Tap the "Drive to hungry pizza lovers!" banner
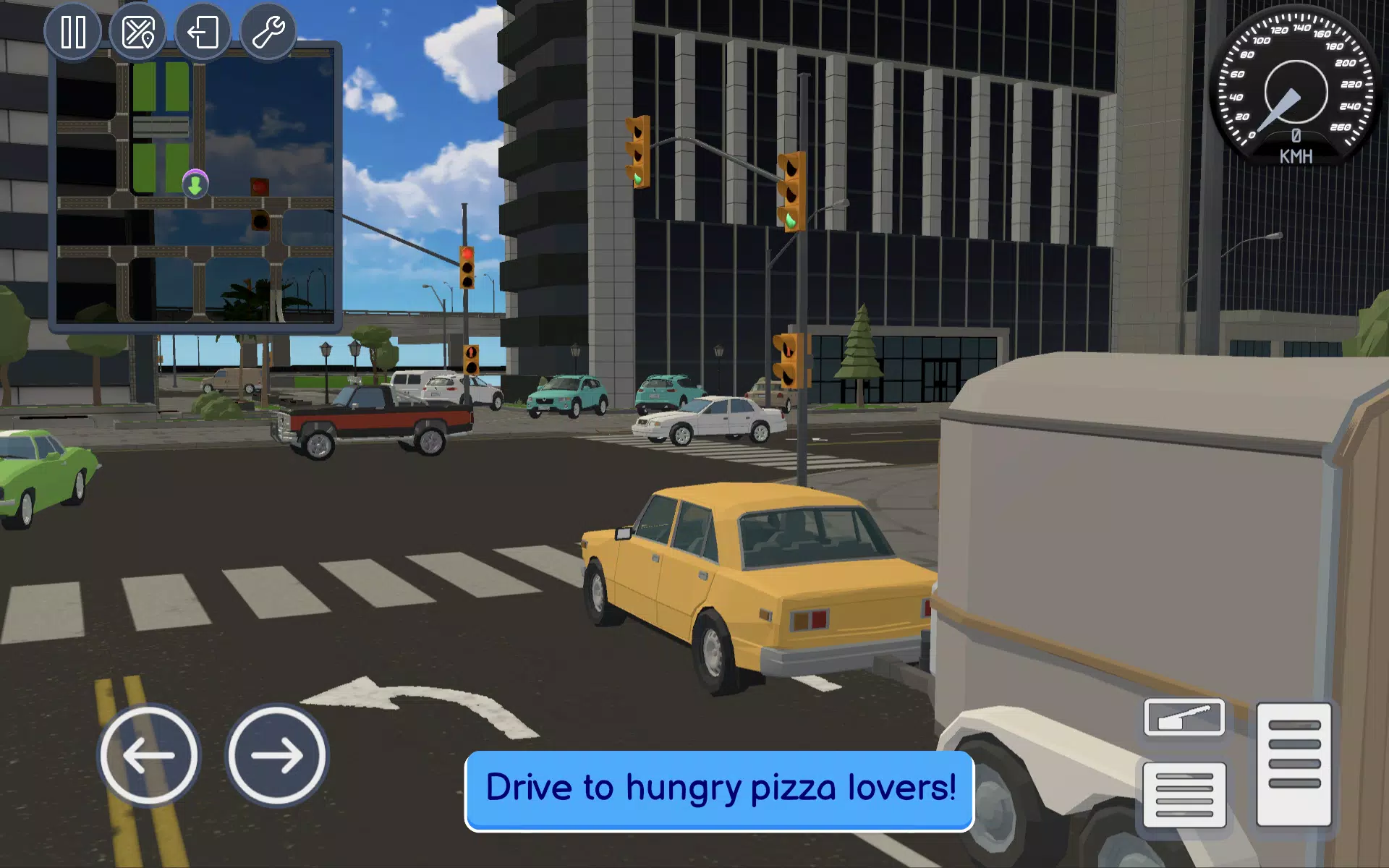This screenshot has height=868, width=1389. (720, 789)
